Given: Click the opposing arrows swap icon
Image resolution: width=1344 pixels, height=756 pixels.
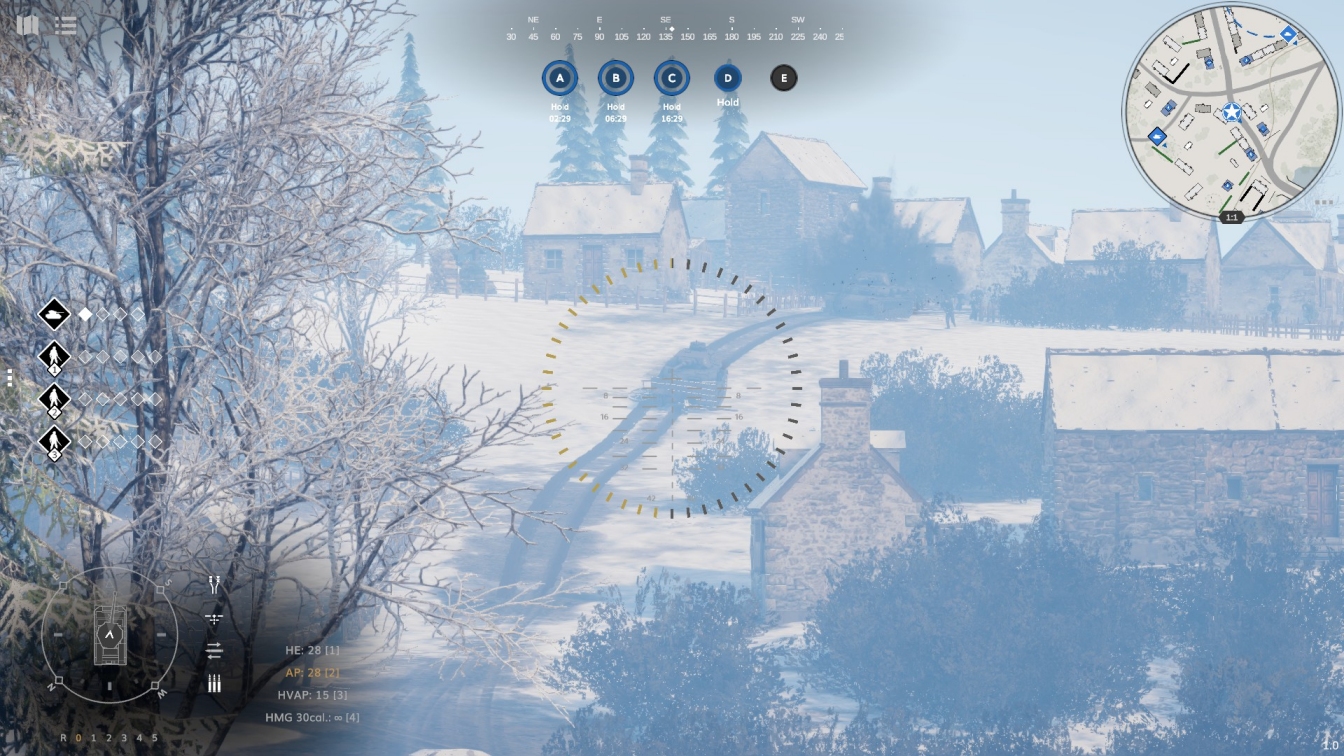Looking at the screenshot, I should [x=214, y=651].
